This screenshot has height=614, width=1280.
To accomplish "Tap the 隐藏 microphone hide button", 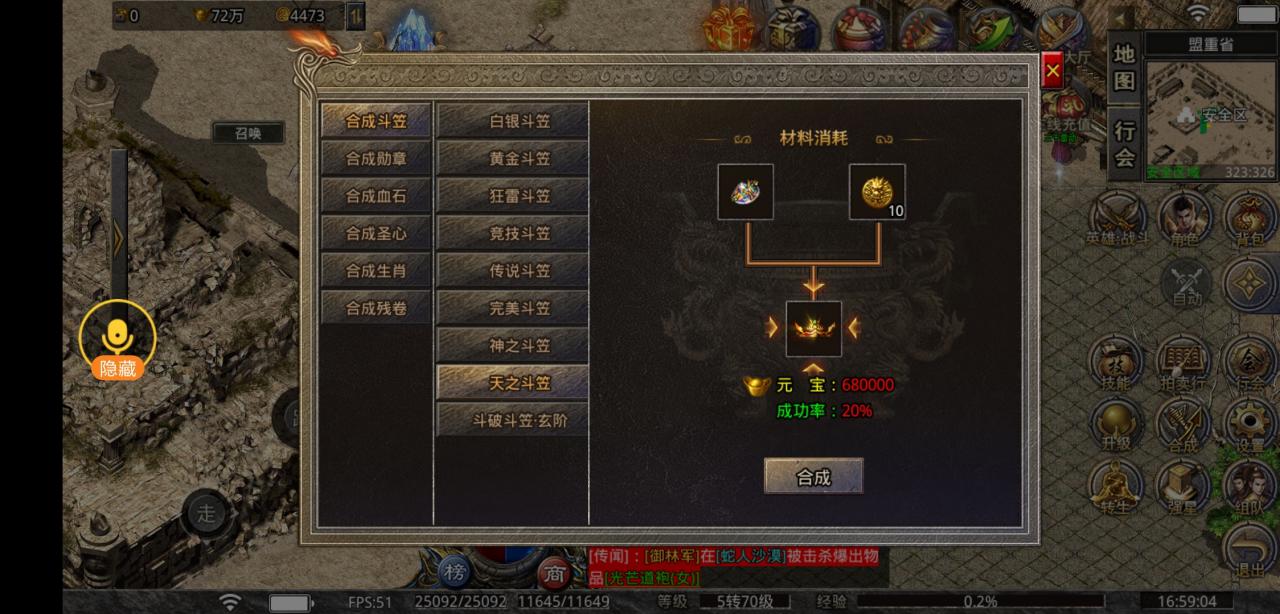I will pos(118,340).
